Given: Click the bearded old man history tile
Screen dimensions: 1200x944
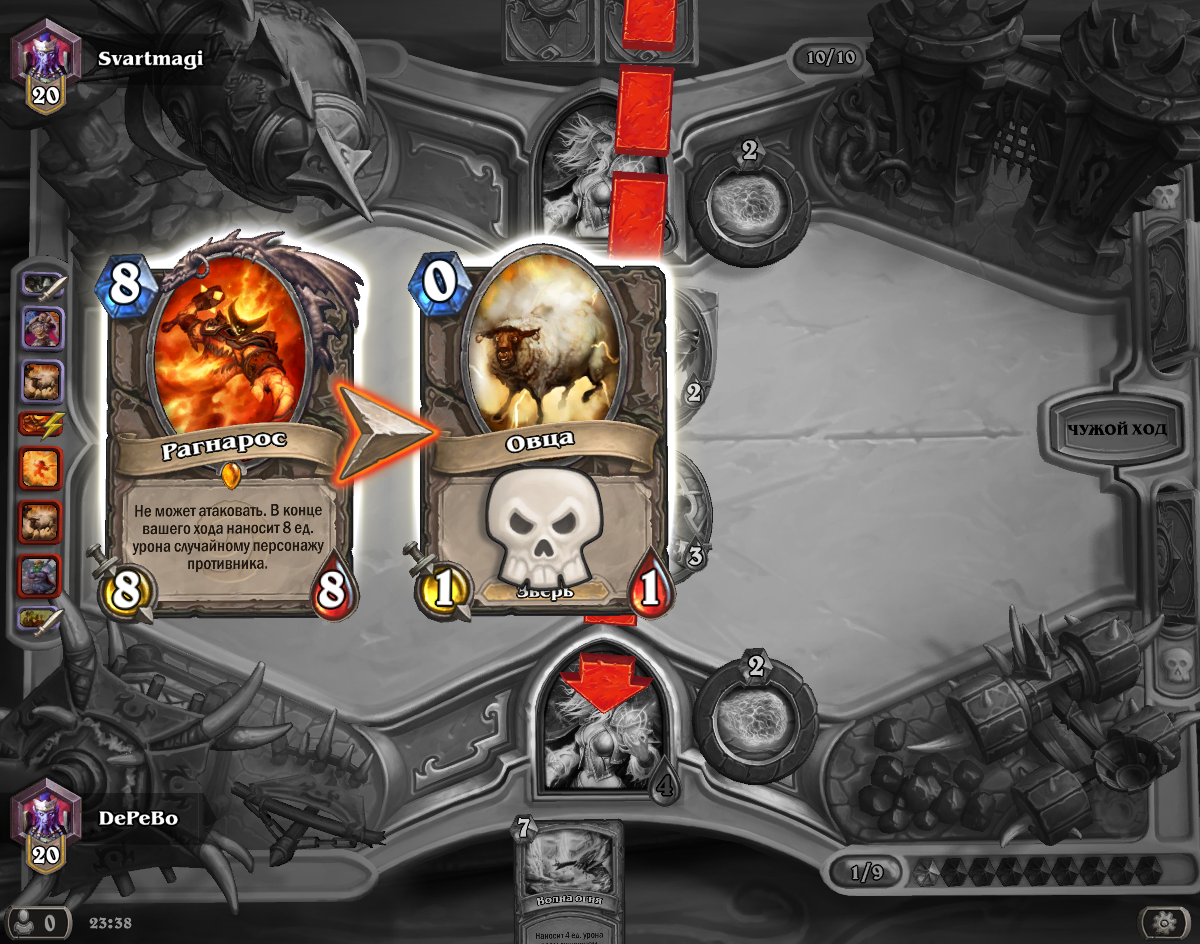Looking at the screenshot, I should 40,327.
